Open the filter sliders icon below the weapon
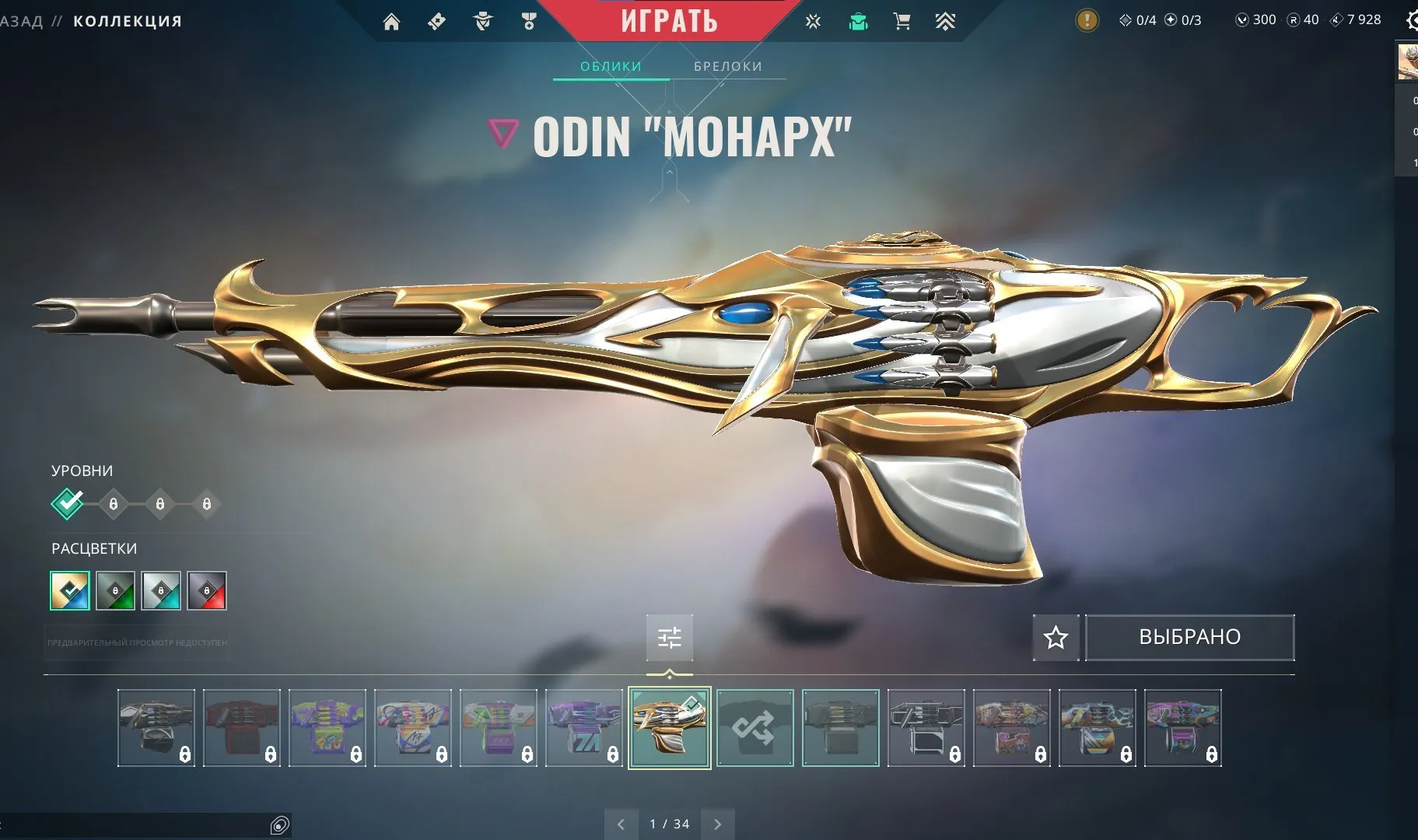The width and height of the screenshot is (1418, 840). [x=670, y=637]
